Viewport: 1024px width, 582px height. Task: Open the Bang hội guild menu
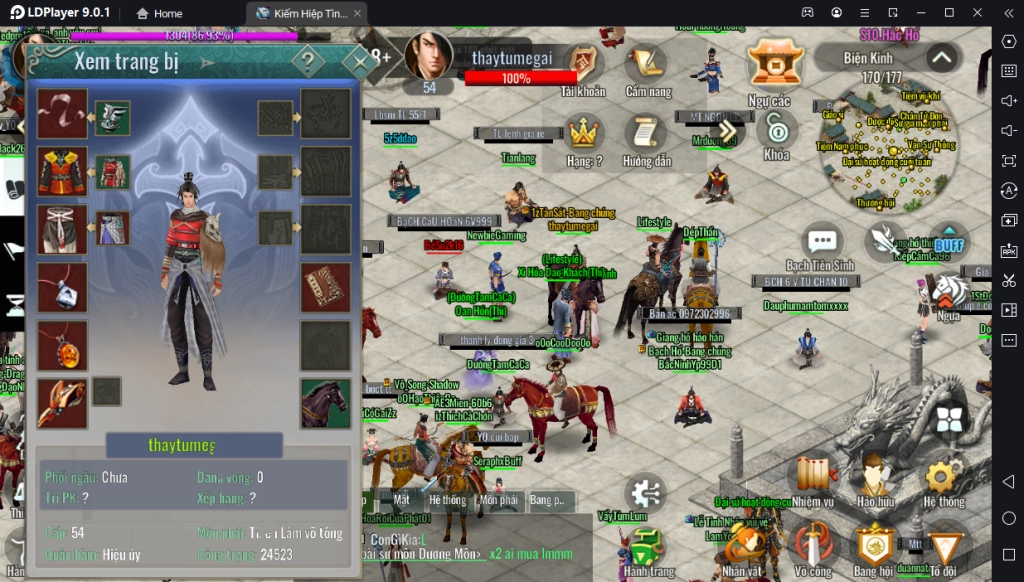(x=873, y=547)
